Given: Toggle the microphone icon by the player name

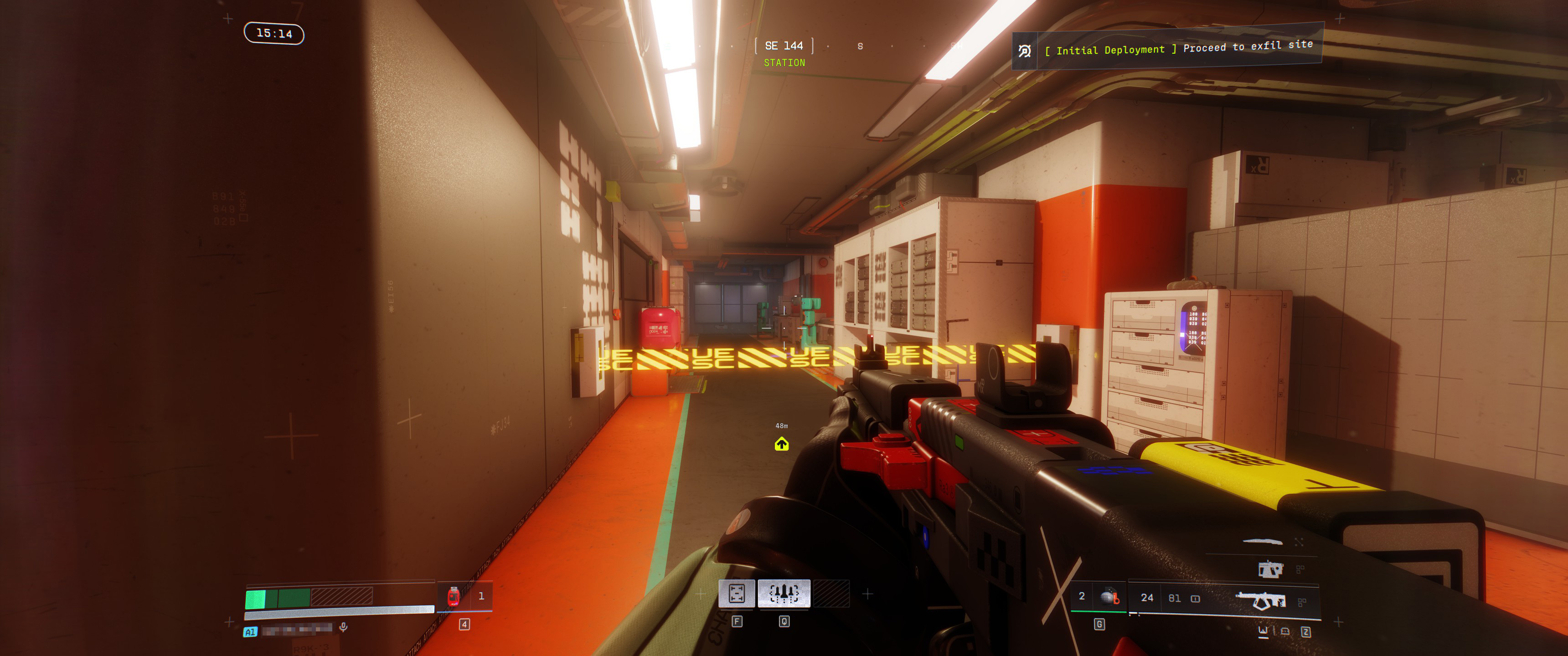Looking at the screenshot, I should 343,627.
